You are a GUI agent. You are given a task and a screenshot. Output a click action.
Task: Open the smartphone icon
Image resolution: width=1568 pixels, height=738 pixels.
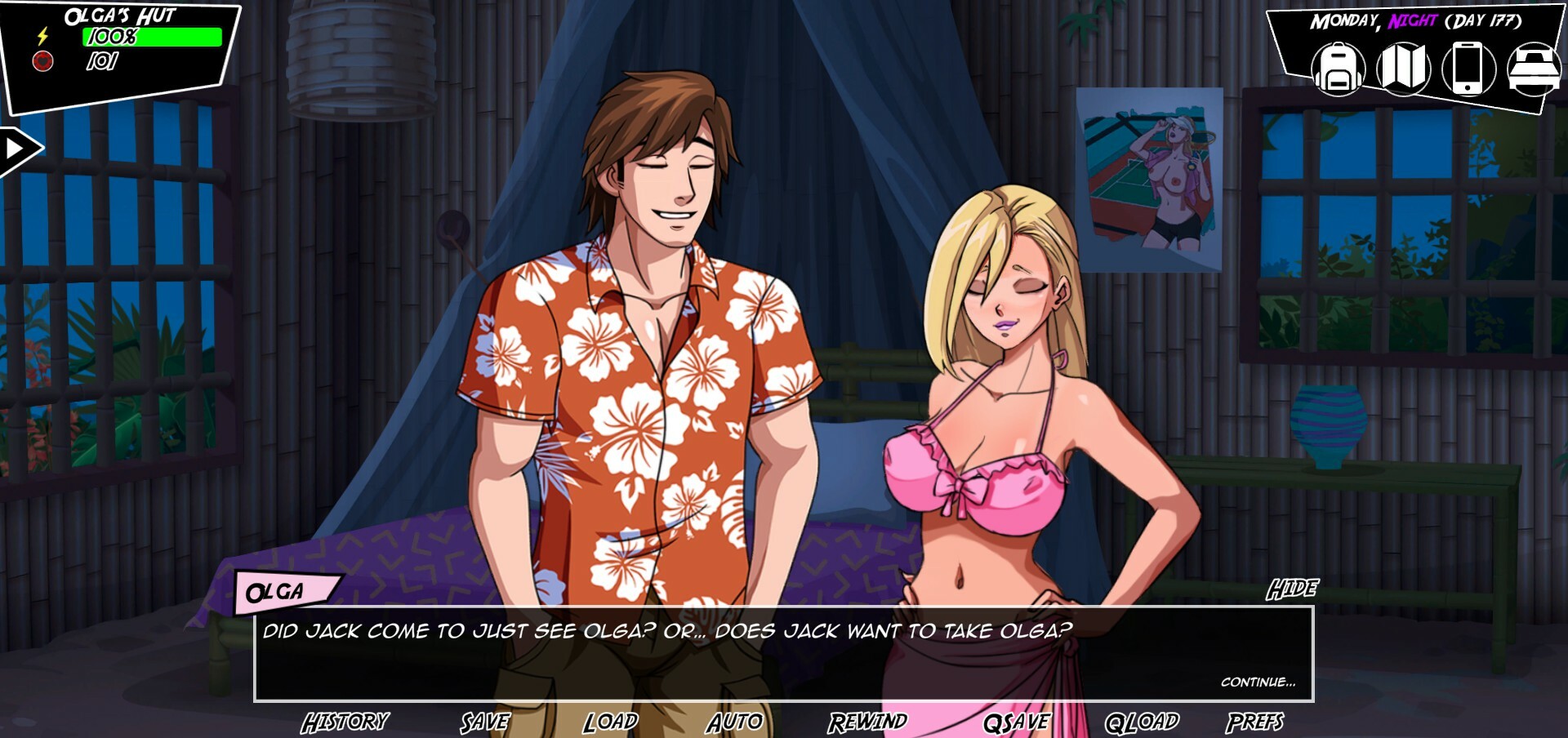[1468, 69]
